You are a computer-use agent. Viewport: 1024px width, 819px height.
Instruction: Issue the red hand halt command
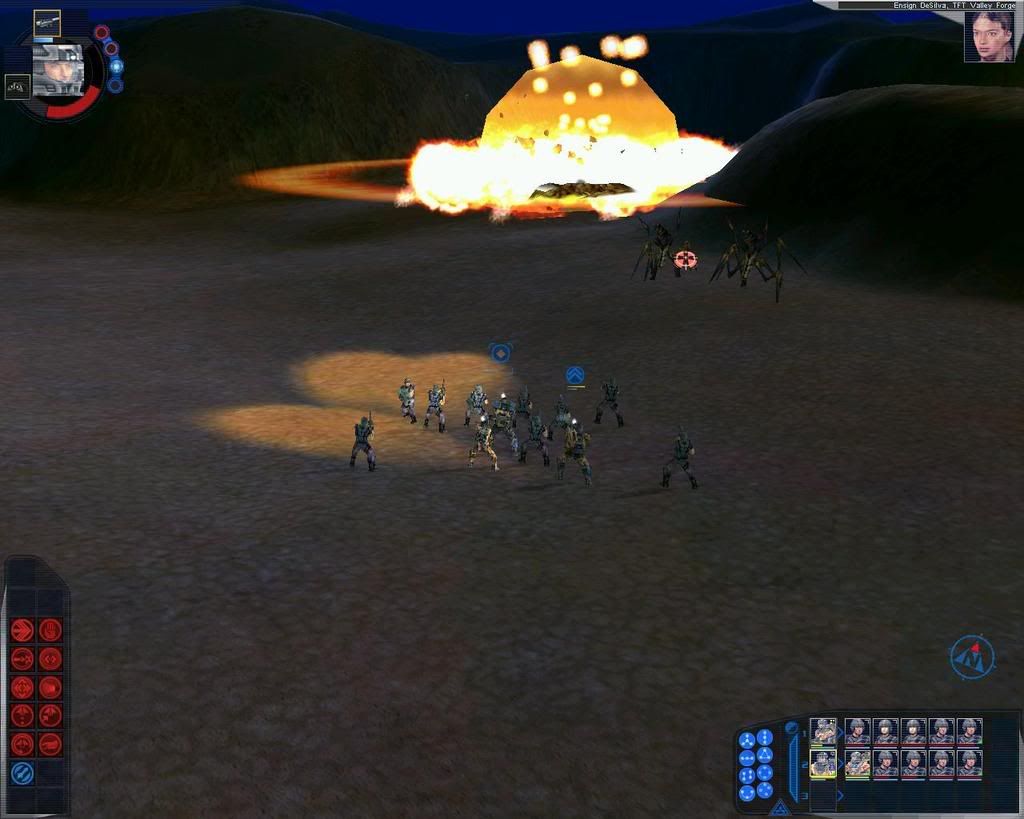[x=50, y=630]
